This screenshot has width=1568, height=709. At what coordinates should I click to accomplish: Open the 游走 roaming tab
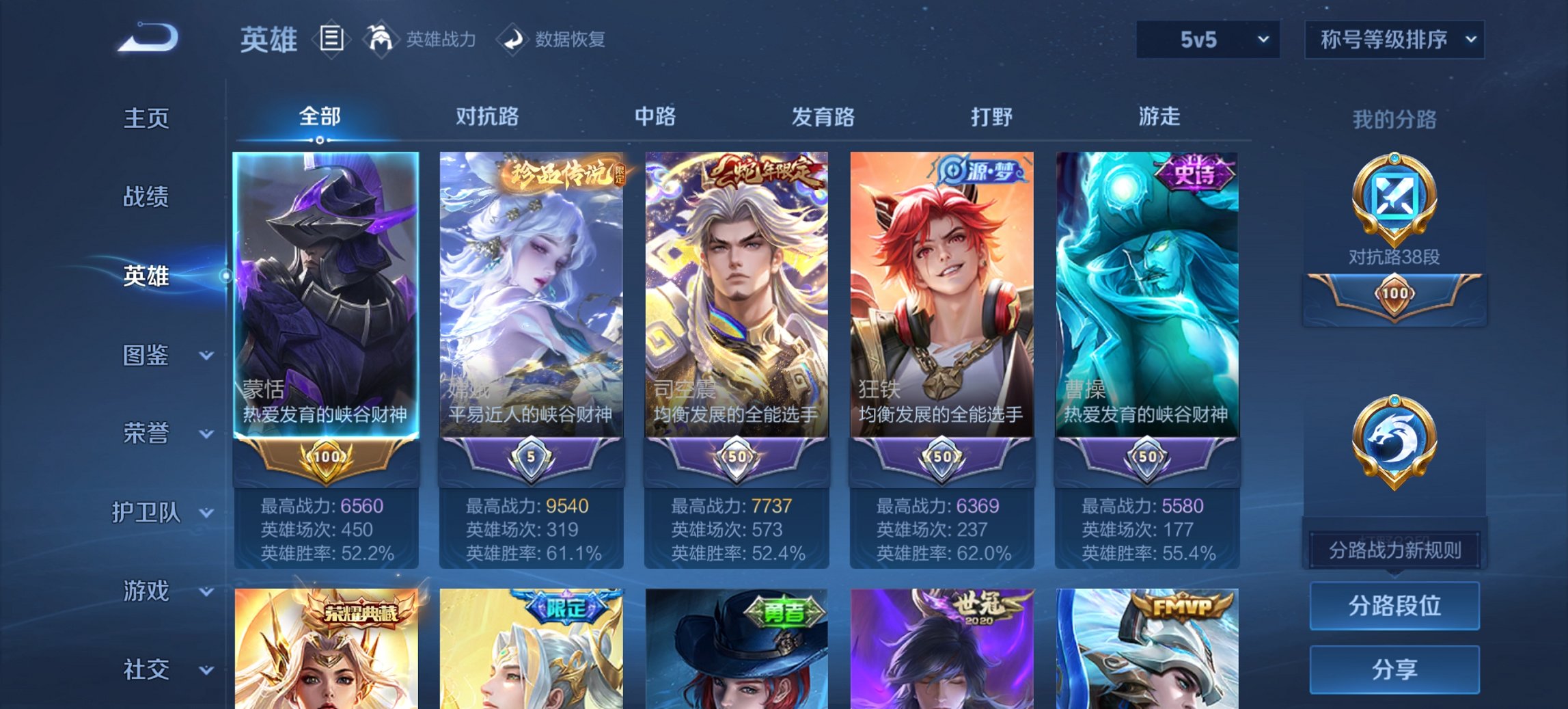(x=1159, y=118)
